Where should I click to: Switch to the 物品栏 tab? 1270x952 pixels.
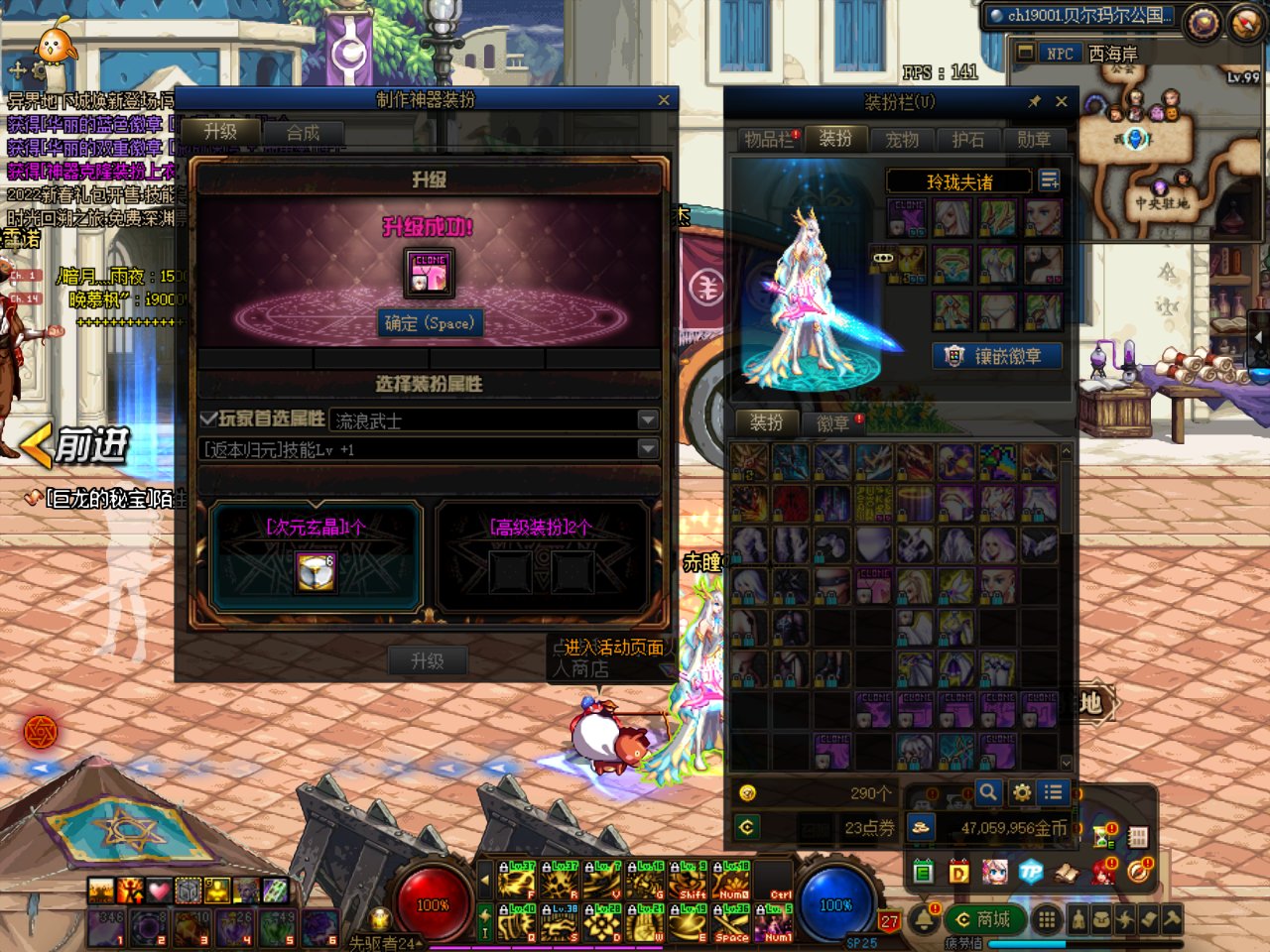pos(770,140)
